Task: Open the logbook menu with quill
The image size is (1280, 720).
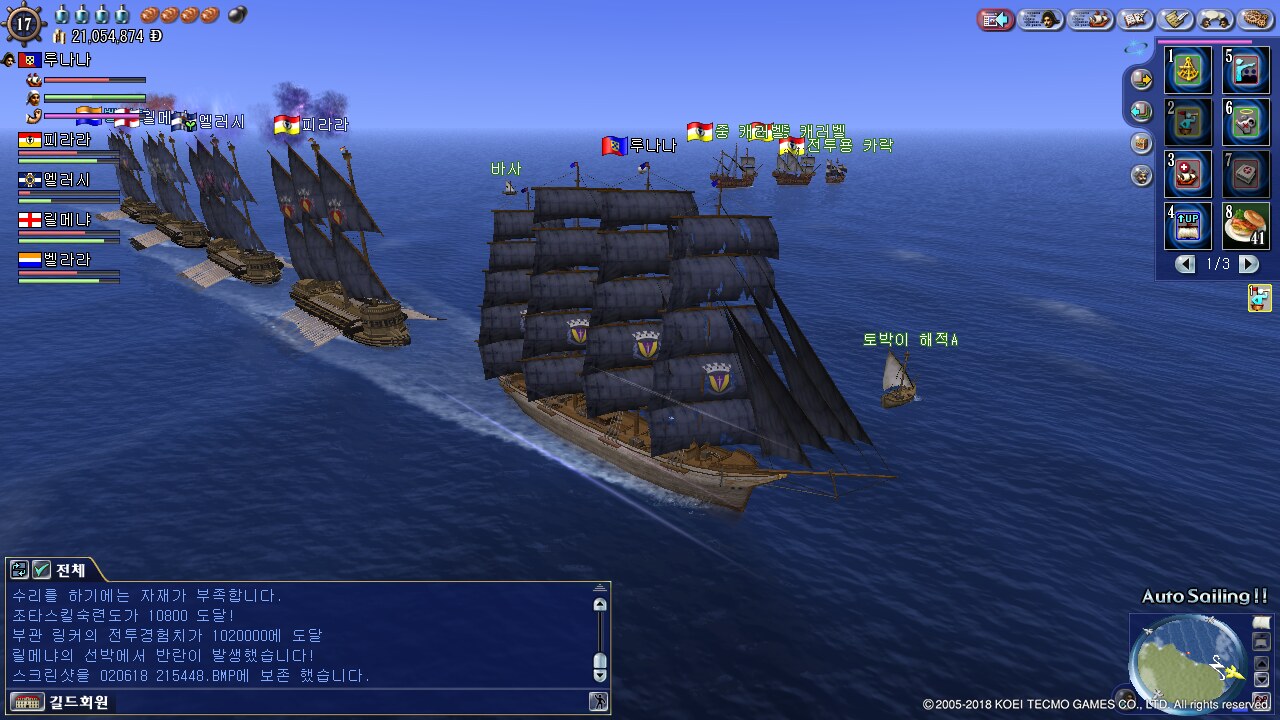Action: coord(1136,19)
